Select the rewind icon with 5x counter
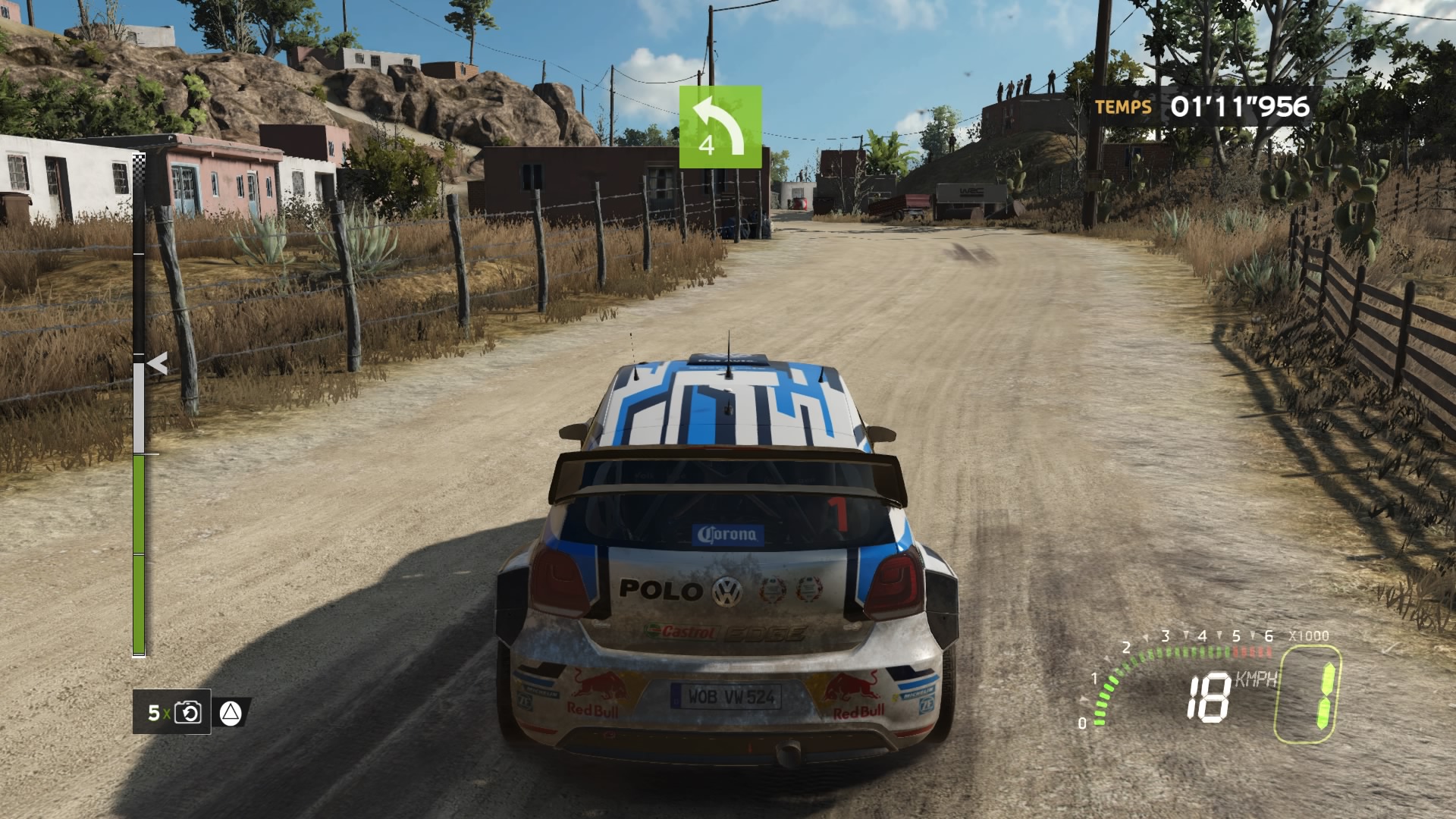Image resolution: width=1456 pixels, height=819 pixels. [187, 713]
